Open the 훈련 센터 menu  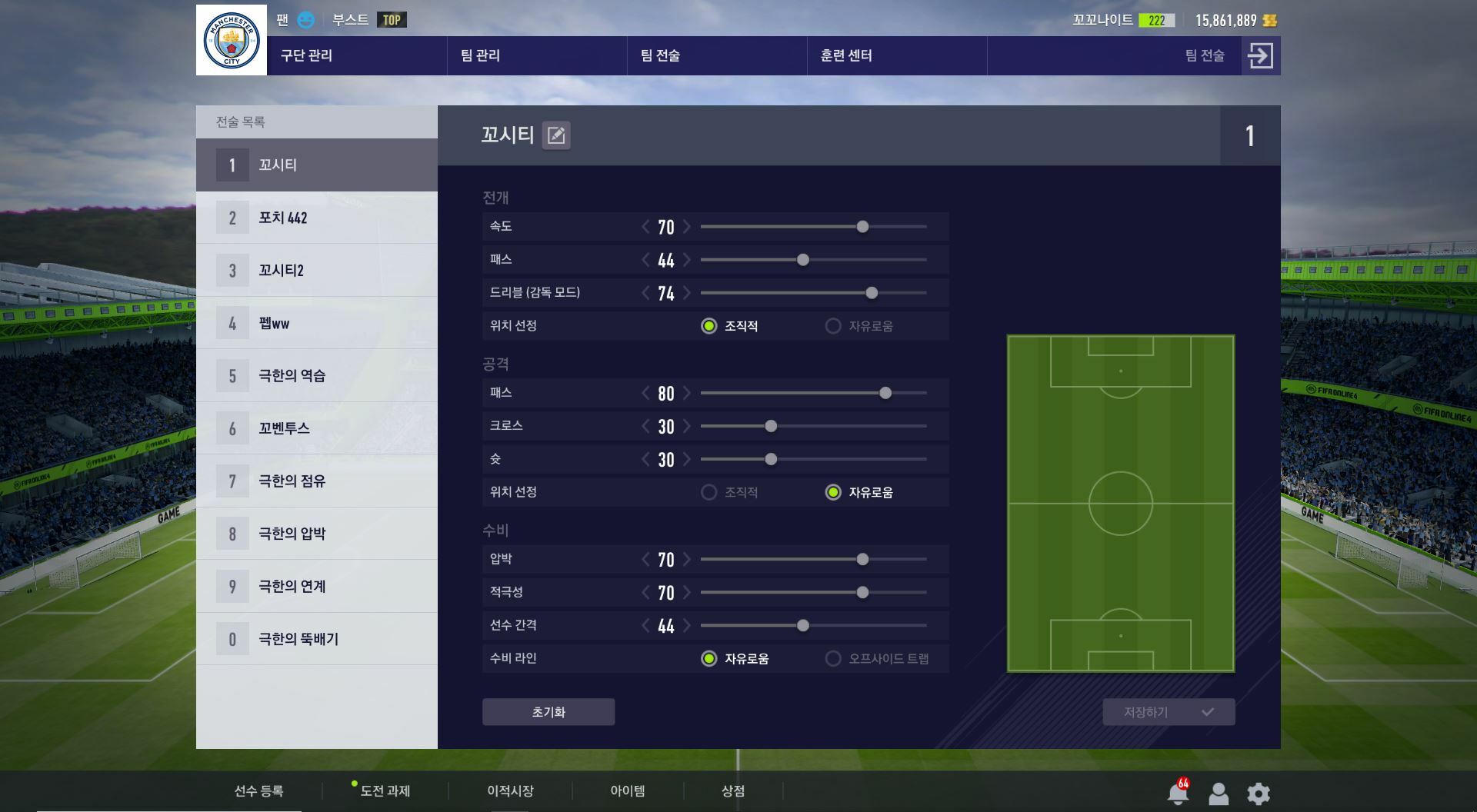[845, 55]
